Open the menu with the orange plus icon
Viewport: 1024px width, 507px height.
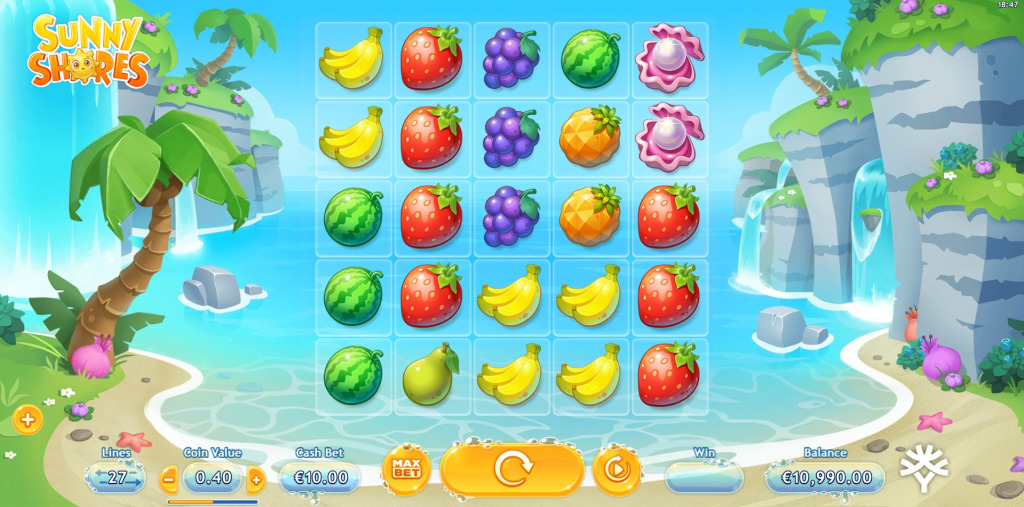point(27,420)
